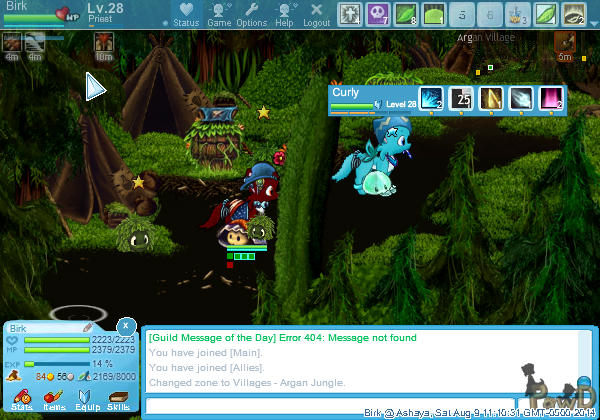Log out of the game

pyautogui.click(x=316, y=14)
